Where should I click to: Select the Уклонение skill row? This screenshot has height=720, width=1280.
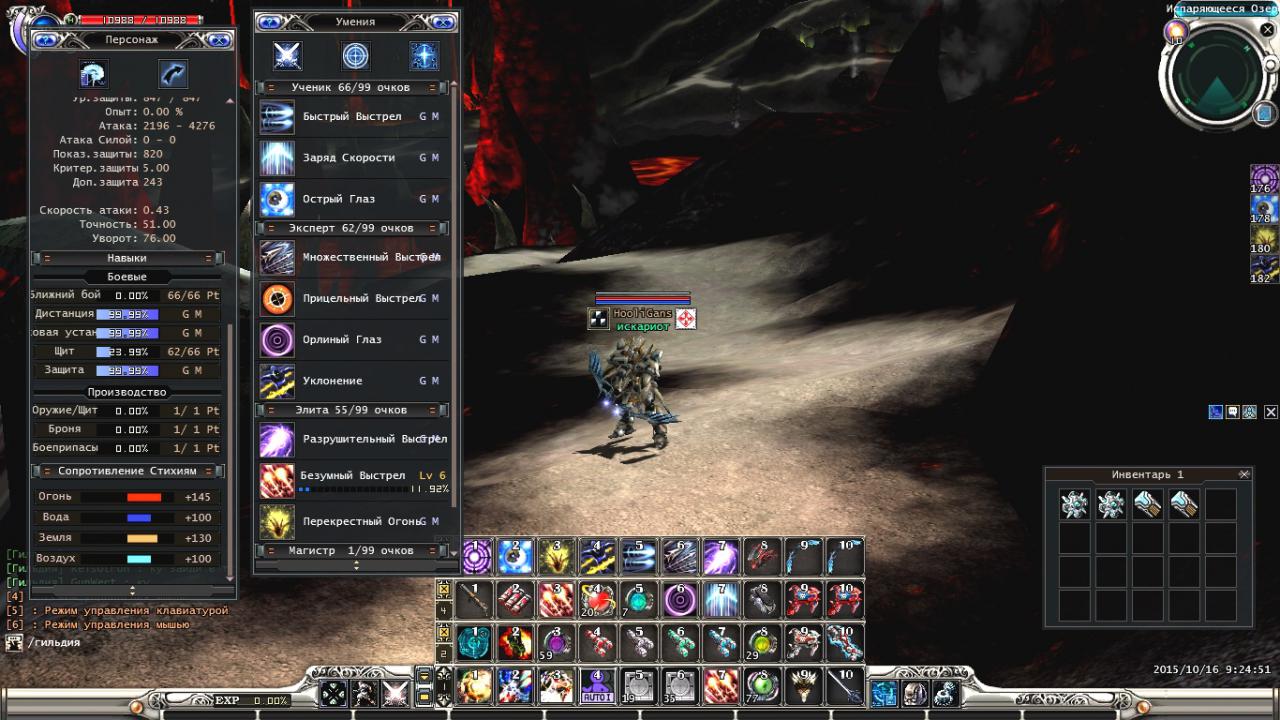point(332,381)
